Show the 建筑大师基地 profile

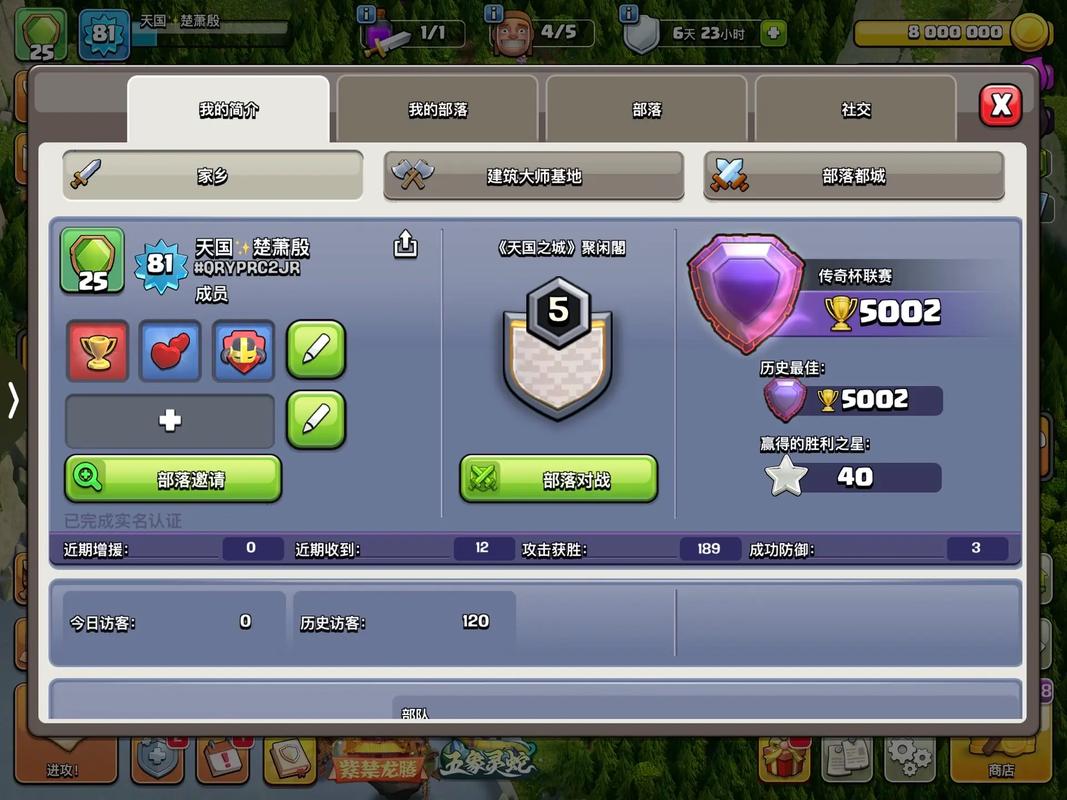(534, 176)
